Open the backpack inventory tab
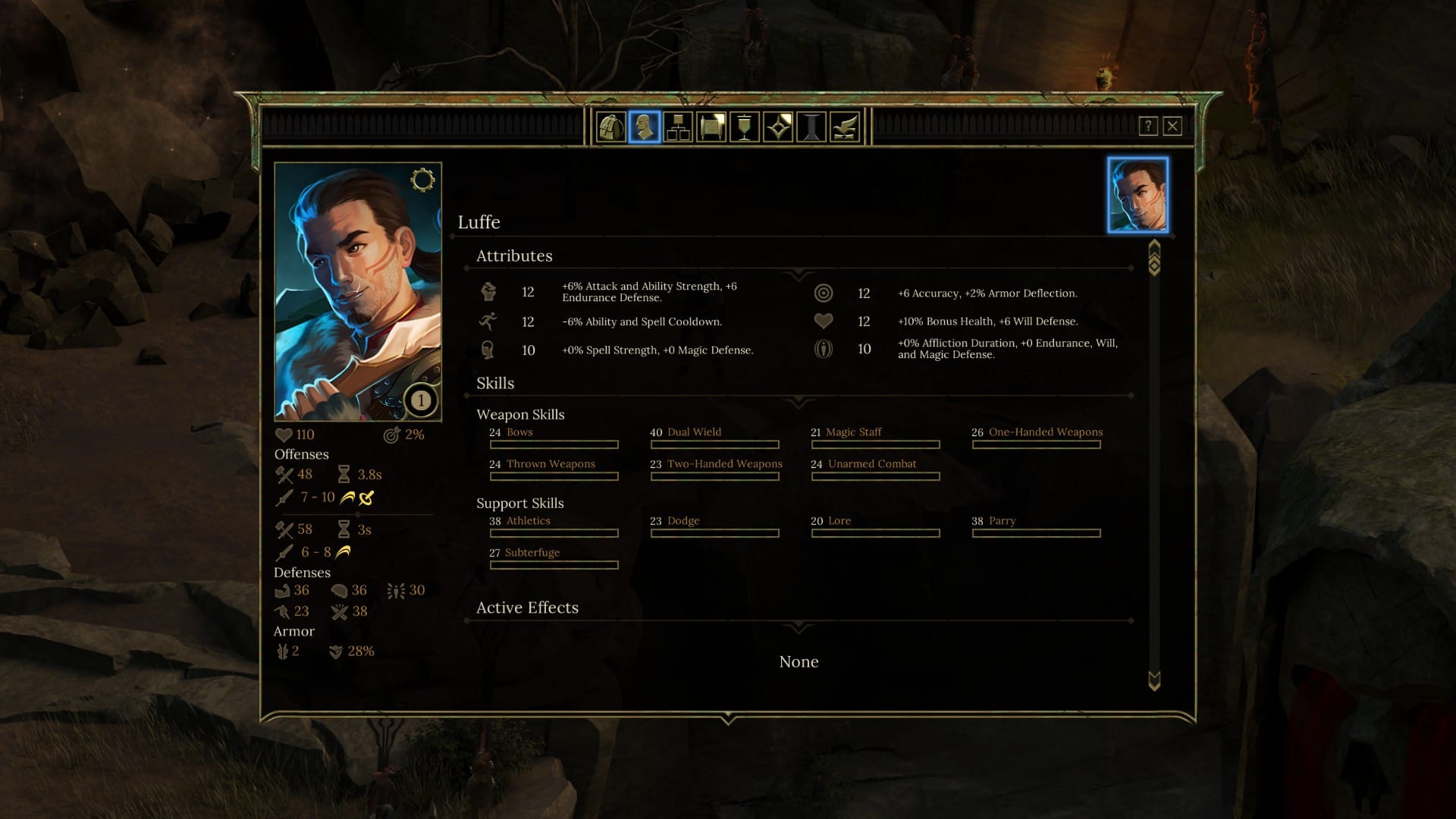The width and height of the screenshot is (1456, 819). pyautogui.click(x=610, y=127)
